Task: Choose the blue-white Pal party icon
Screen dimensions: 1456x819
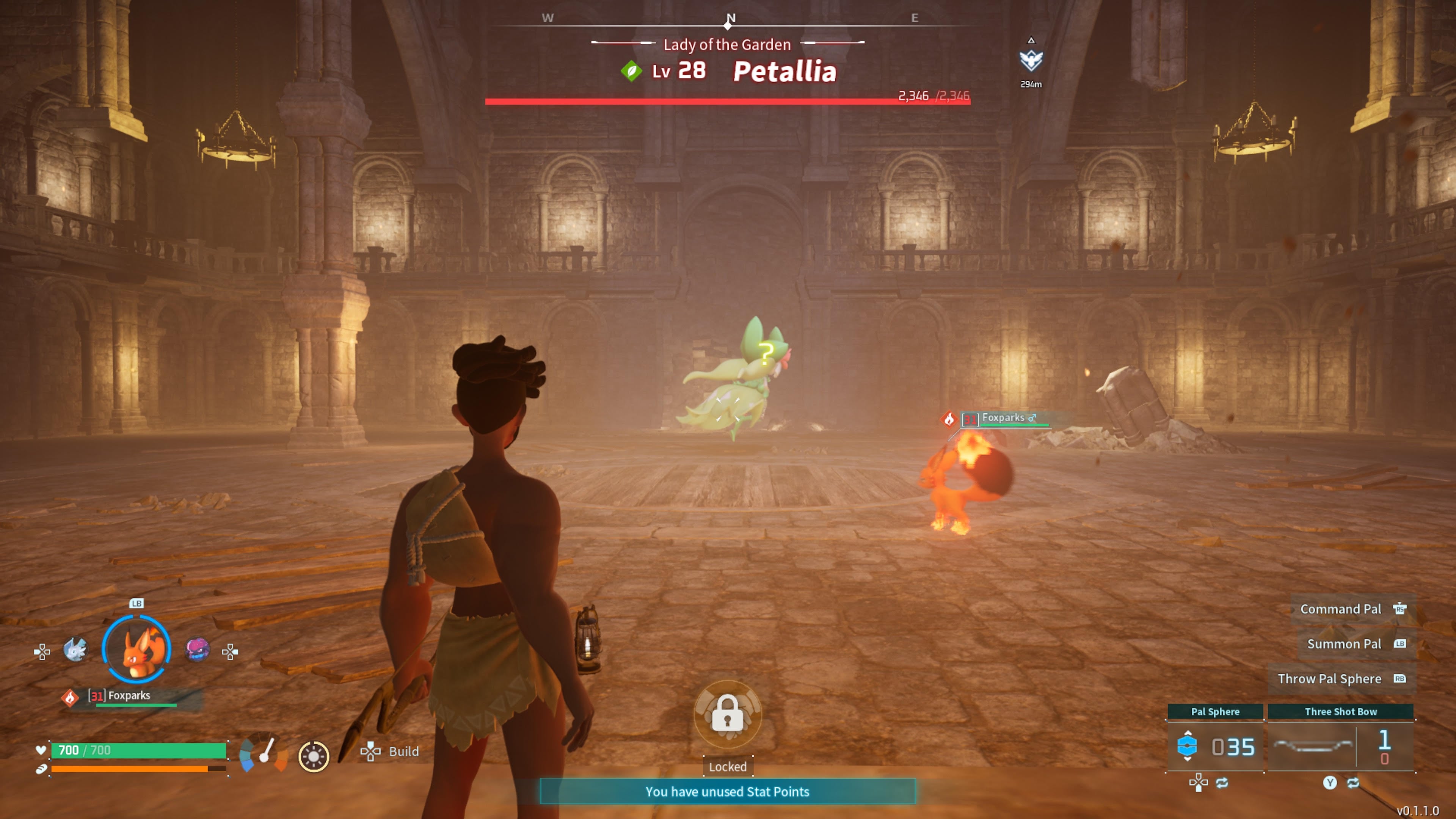Action: (75, 650)
